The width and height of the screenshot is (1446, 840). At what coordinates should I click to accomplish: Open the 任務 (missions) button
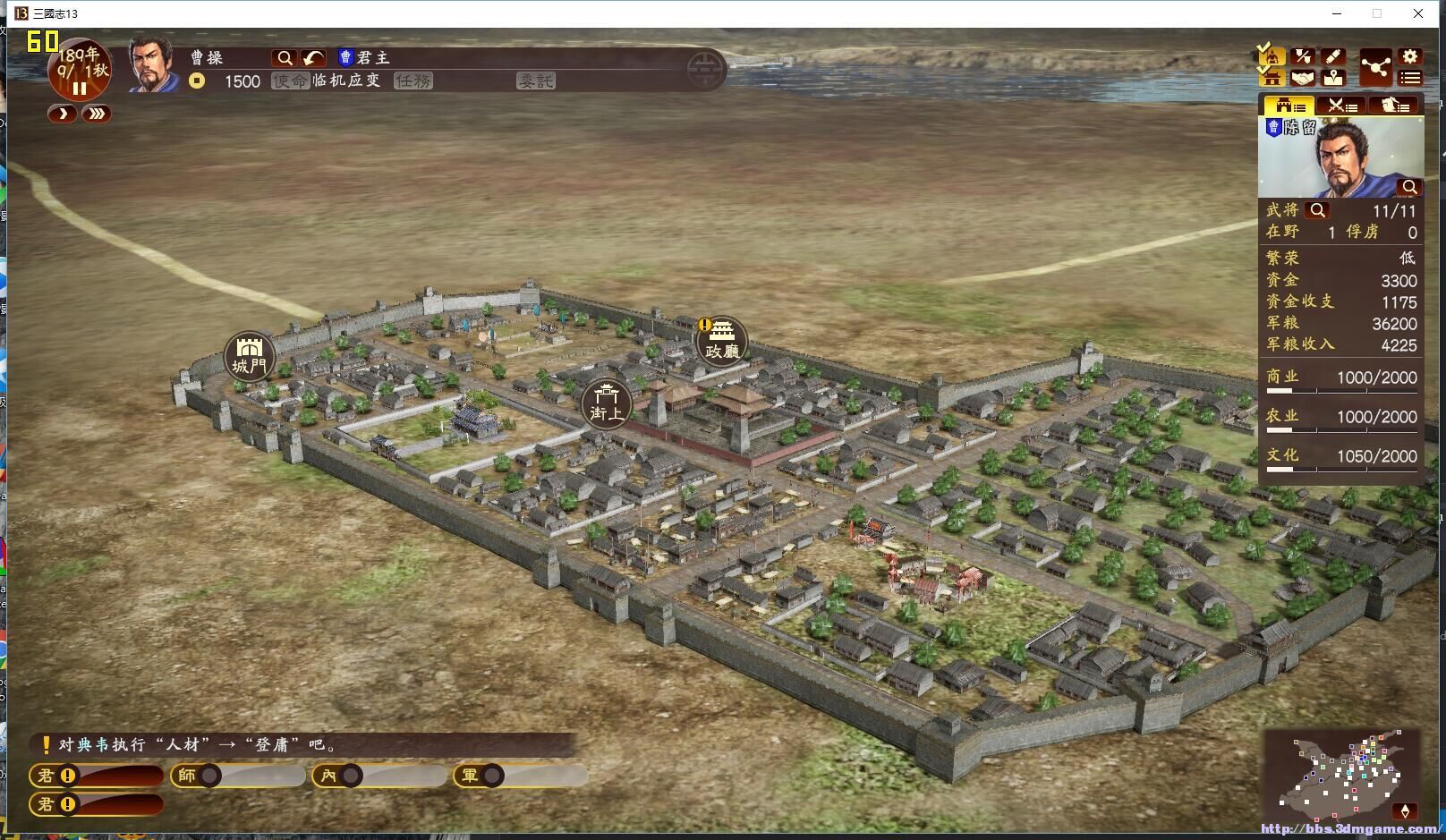click(x=413, y=81)
